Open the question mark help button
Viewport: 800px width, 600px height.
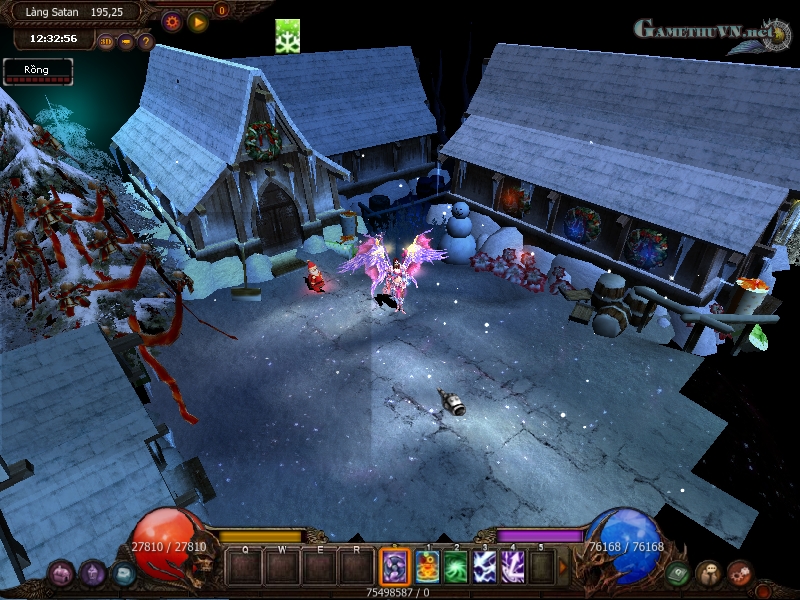[x=146, y=42]
